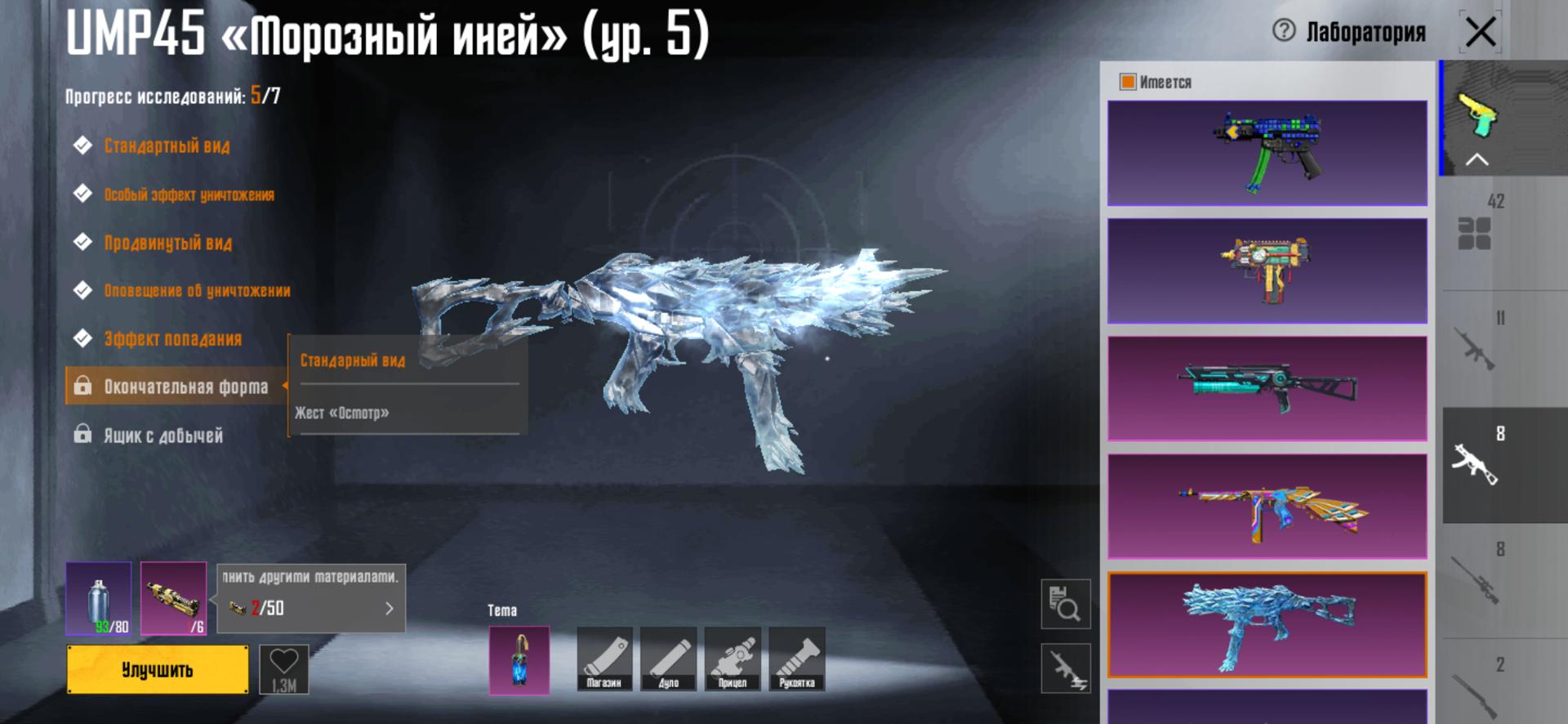Select the icy blue UMP45 skin thumbnail
This screenshot has height=724, width=1568.
point(1267,625)
